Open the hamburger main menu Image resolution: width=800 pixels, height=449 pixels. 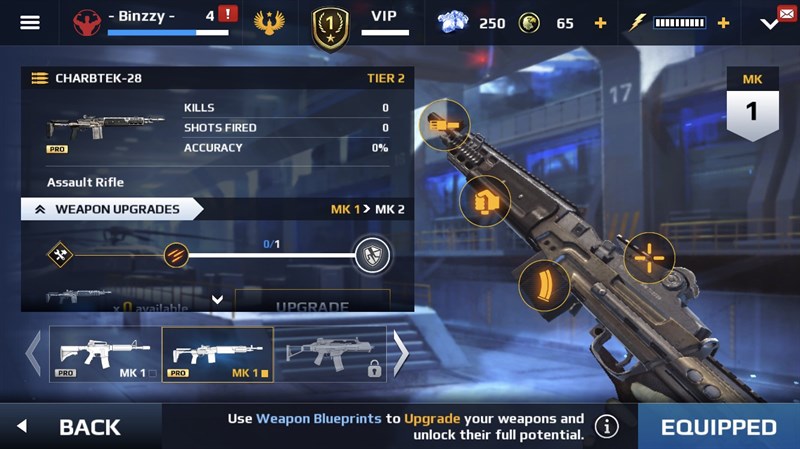coord(30,22)
